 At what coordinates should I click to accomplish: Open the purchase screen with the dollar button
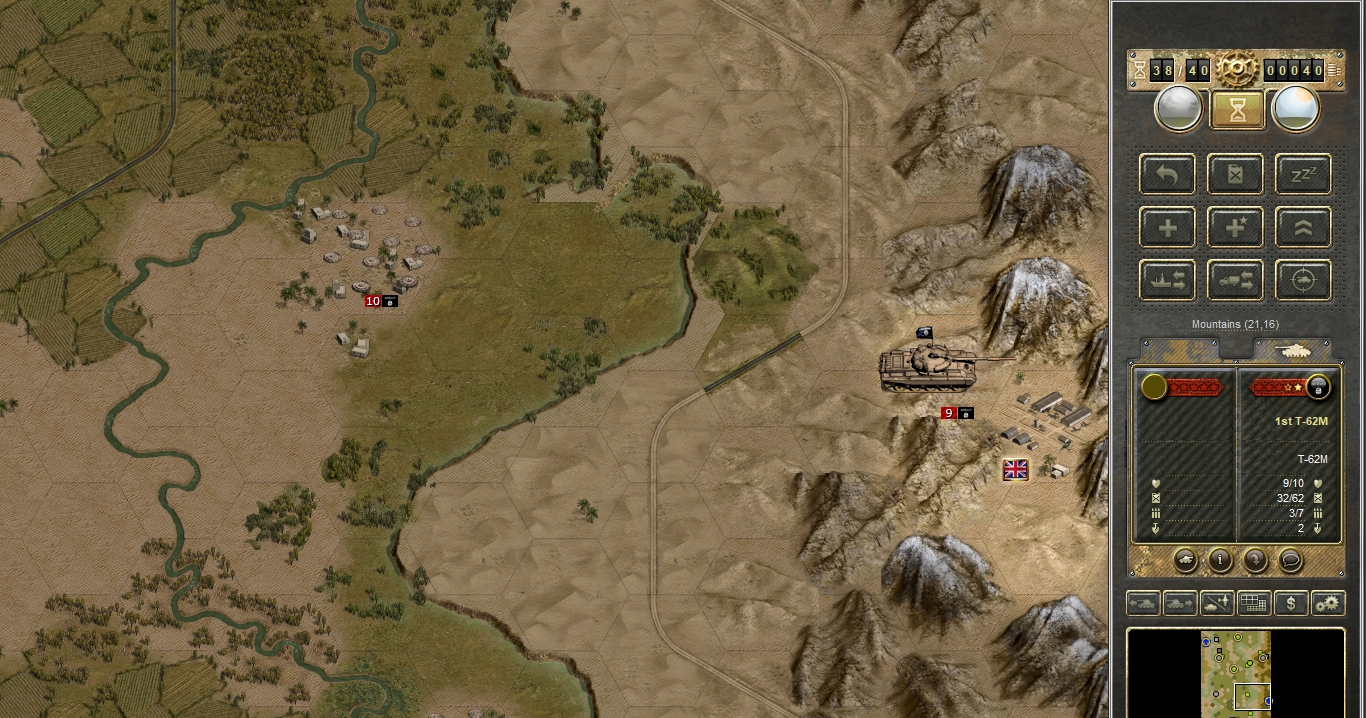pos(1291,603)
